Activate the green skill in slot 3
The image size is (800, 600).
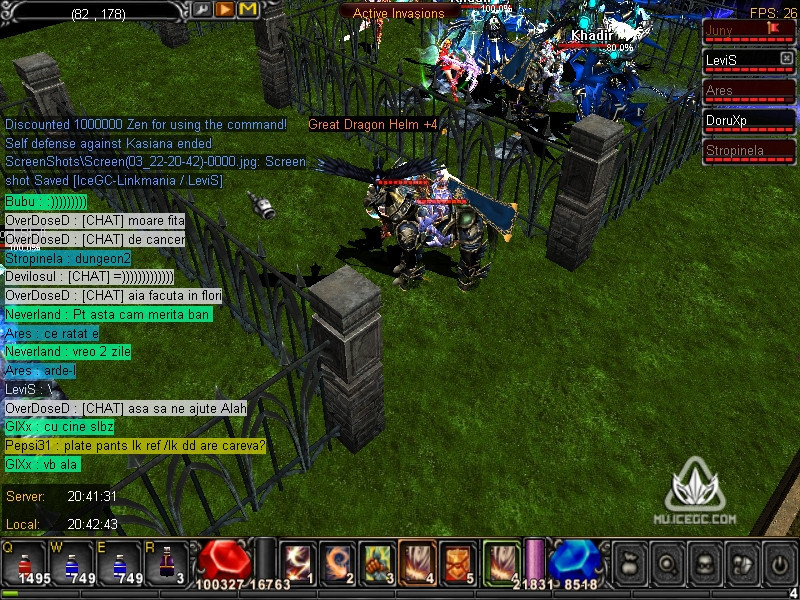pyautogui.click(x=376, y=561)
